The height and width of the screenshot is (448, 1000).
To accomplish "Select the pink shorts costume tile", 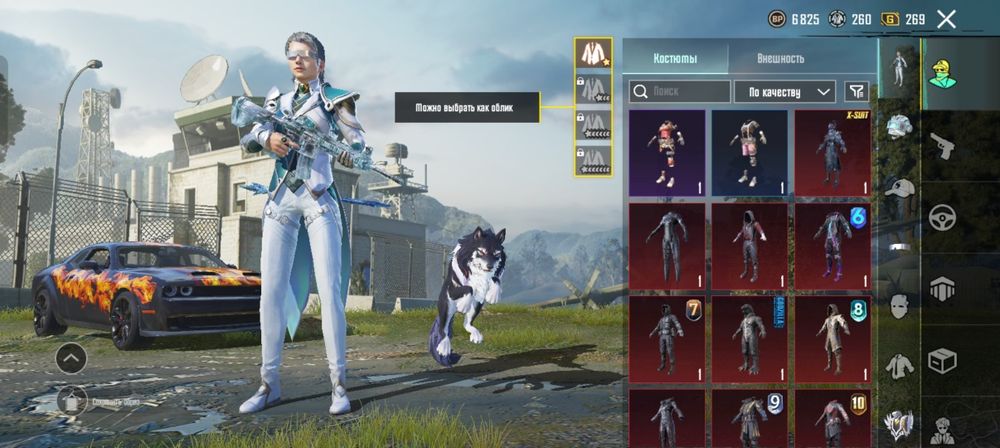I will pos(749,152).
